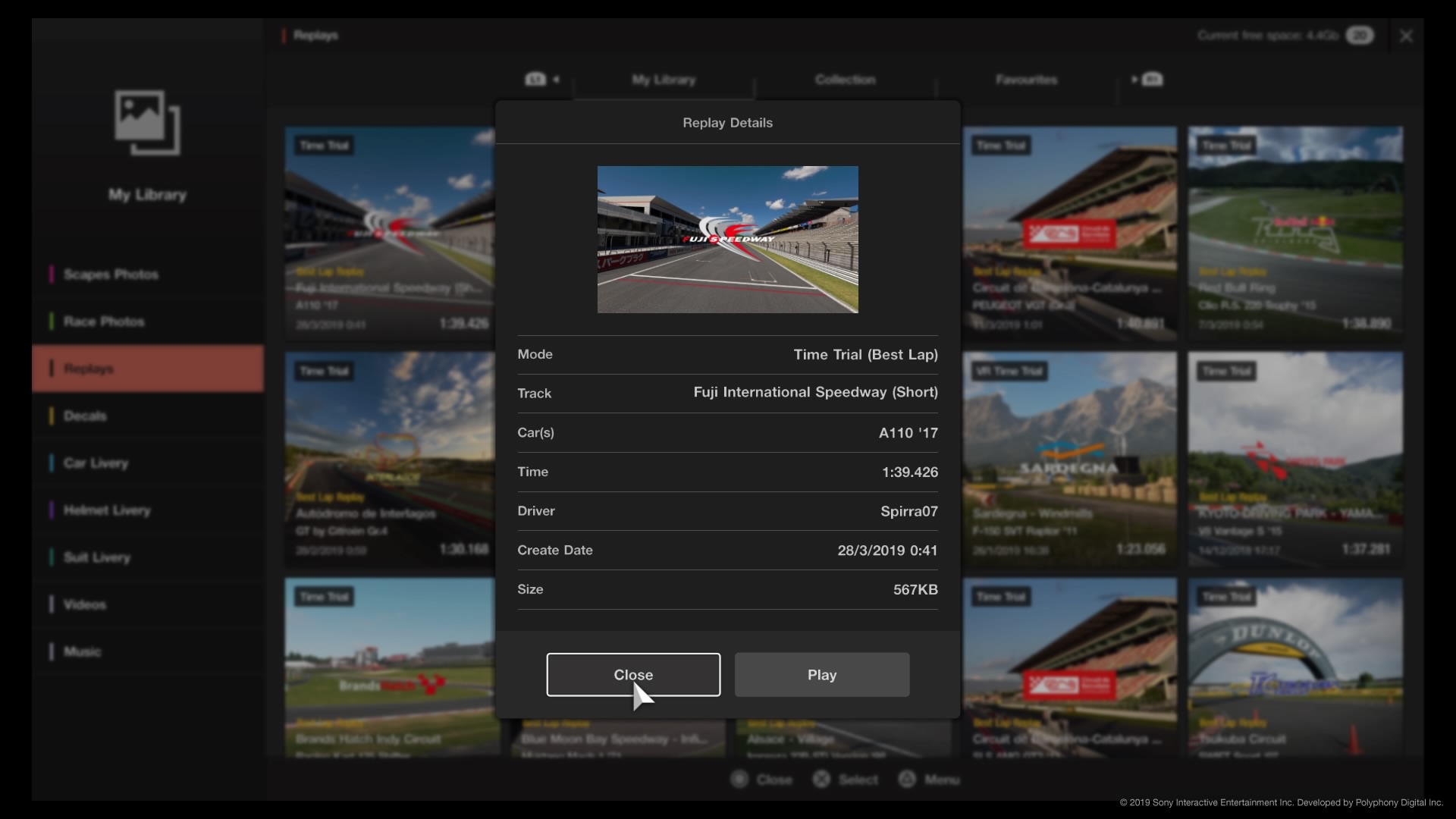Switch to the Collection tab
The width and height of the screenshot is (1456, 819).
[x=845, y=79]
